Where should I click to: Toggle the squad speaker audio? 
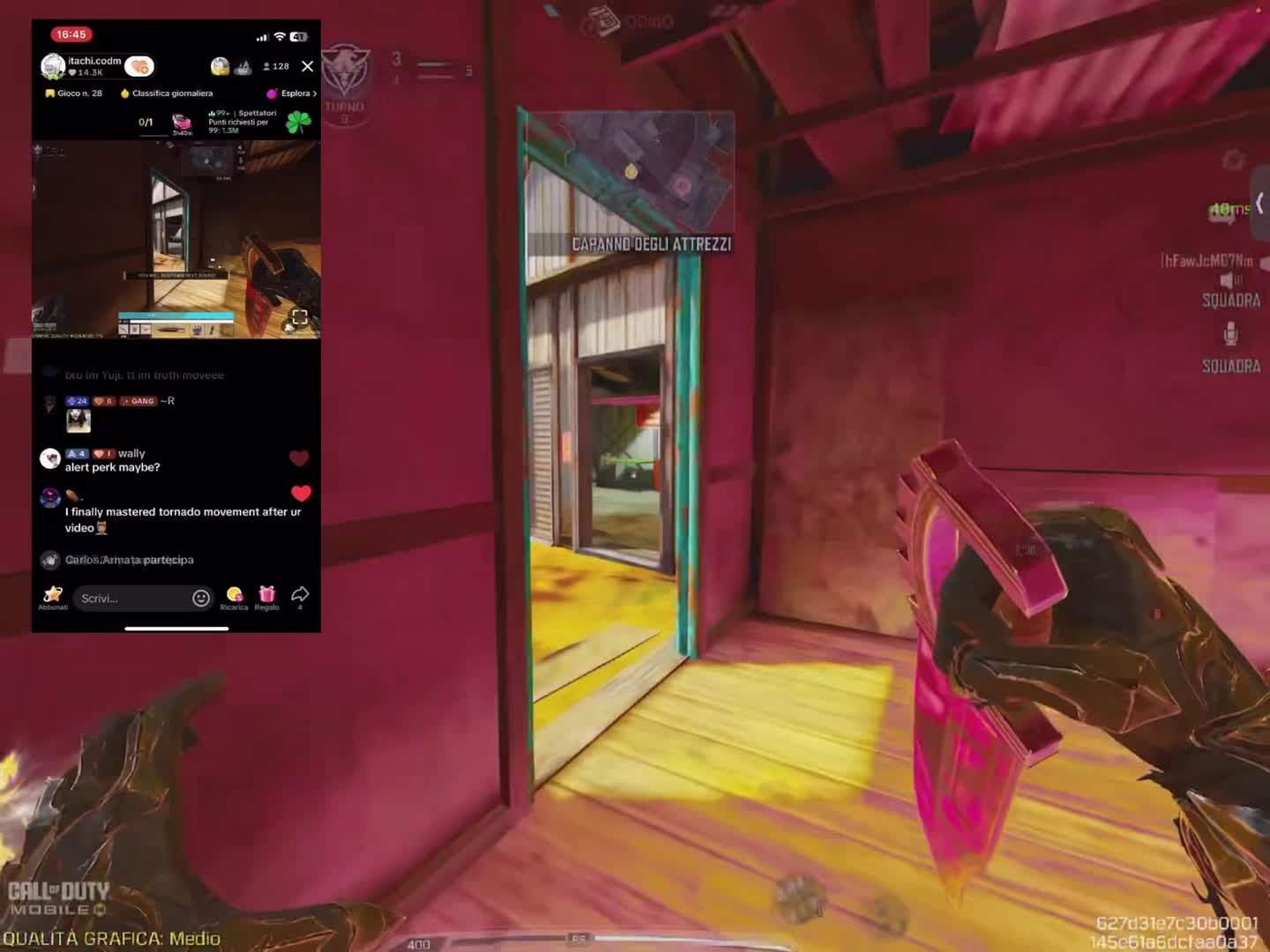(1230, 280)
